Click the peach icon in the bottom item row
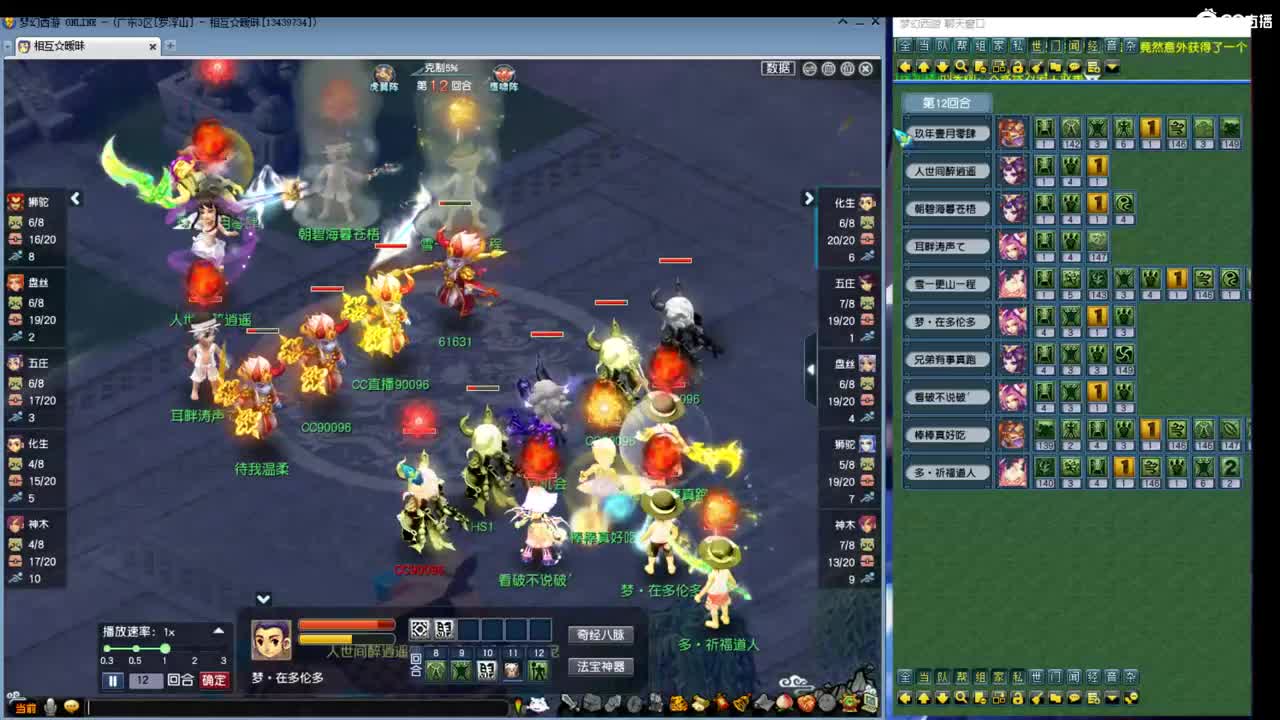The width and height of the screenshot is (1280, 720). click(x=786, y=703)
